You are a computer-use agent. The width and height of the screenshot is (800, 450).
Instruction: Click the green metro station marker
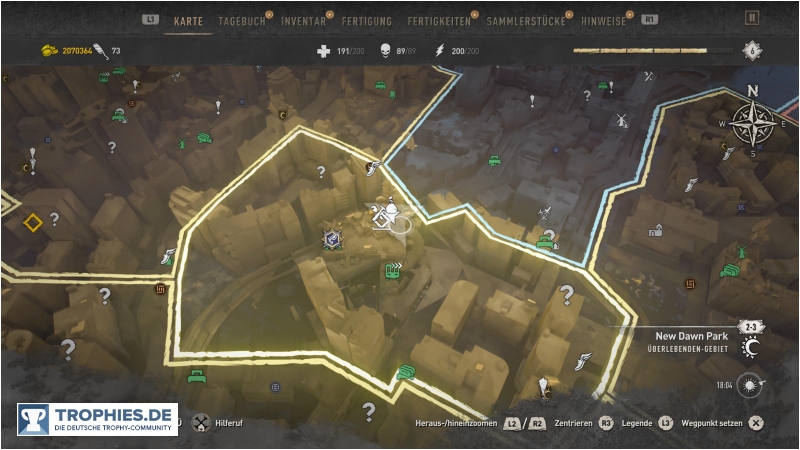pyautogui.click(x=393, y=269)
